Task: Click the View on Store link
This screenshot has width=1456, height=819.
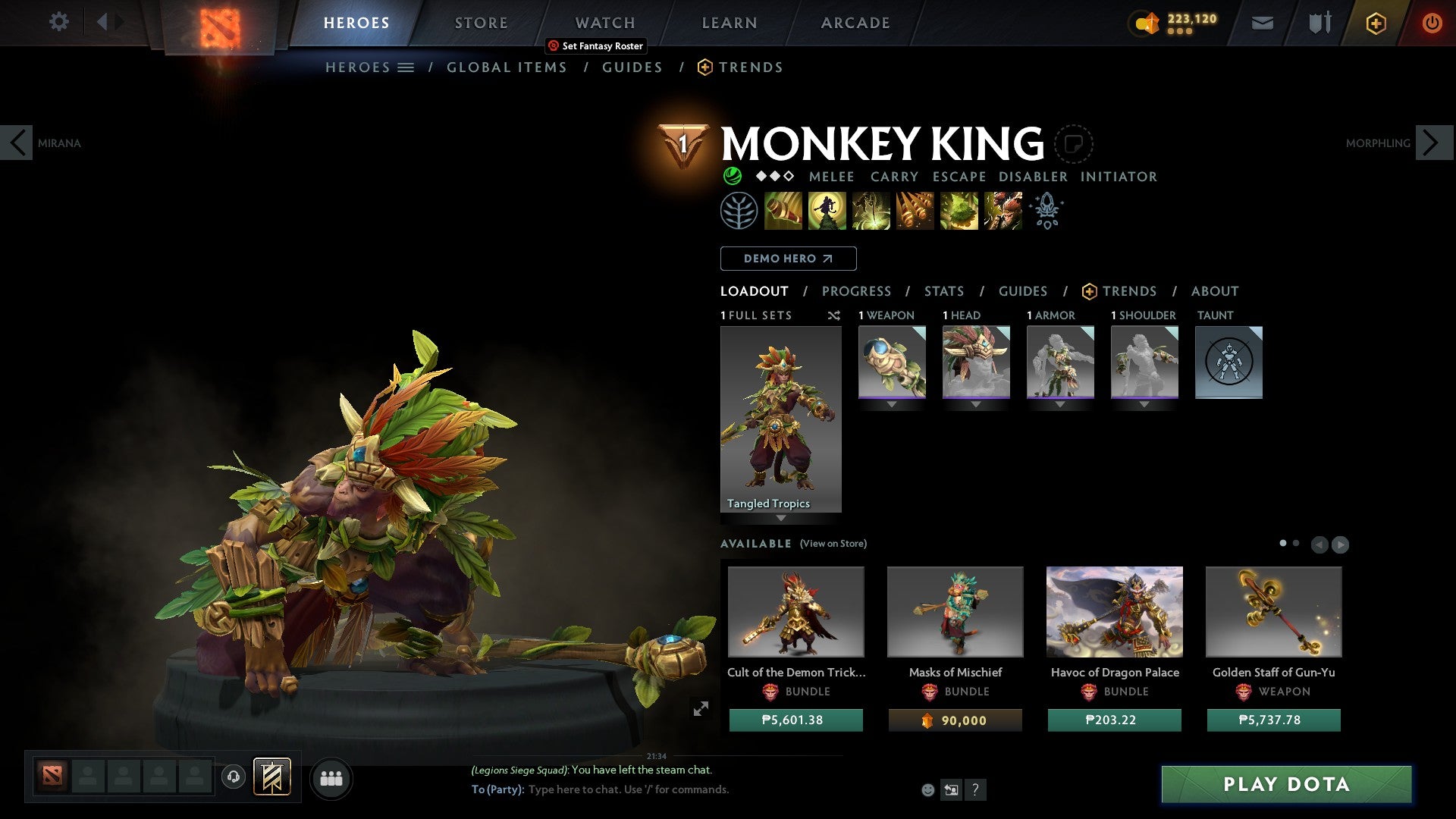Action: pyautogui.click(x=833, y=544)
